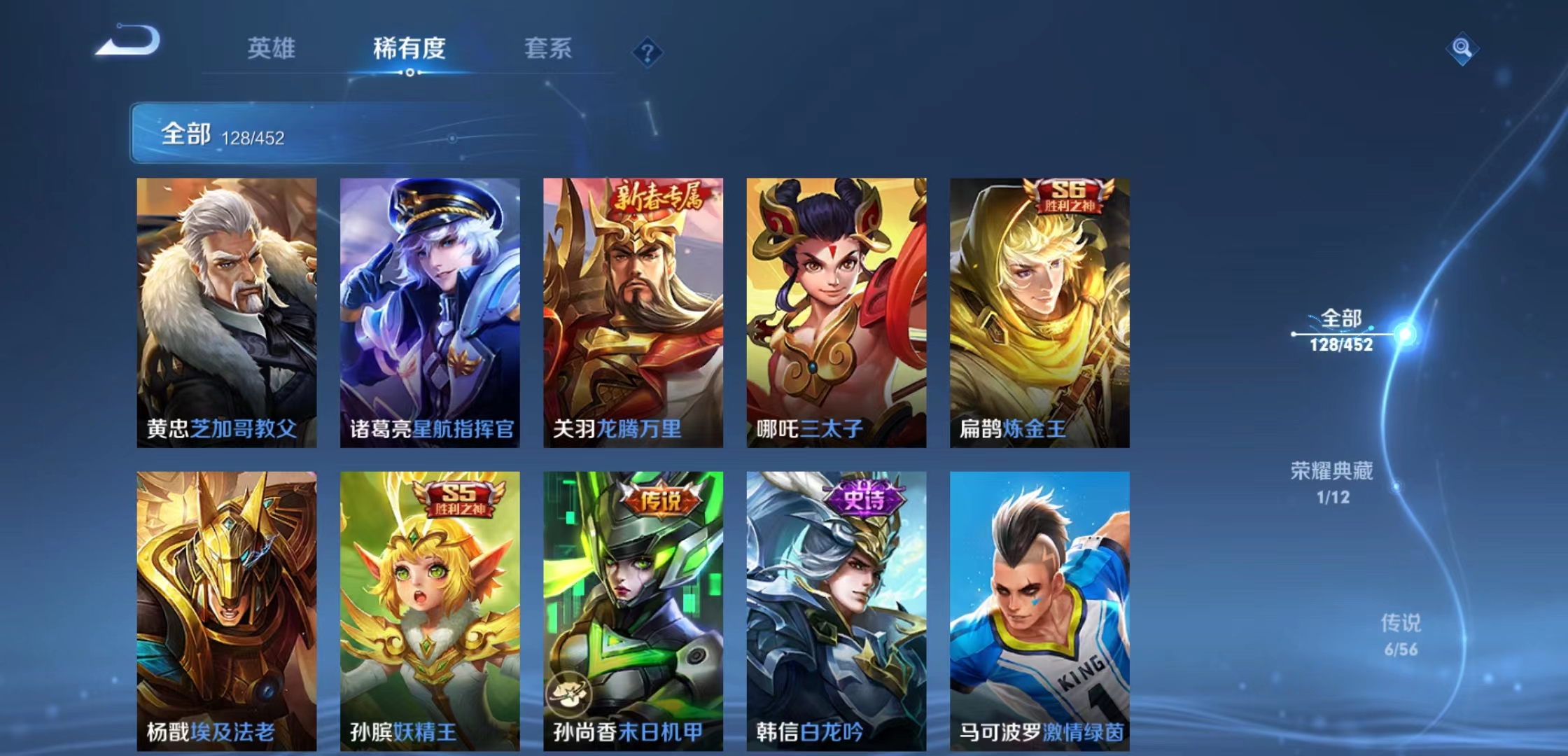Open the 哪吒三太子 skin card
This screenshot has height=756, width=1568.
click(834, 308)
